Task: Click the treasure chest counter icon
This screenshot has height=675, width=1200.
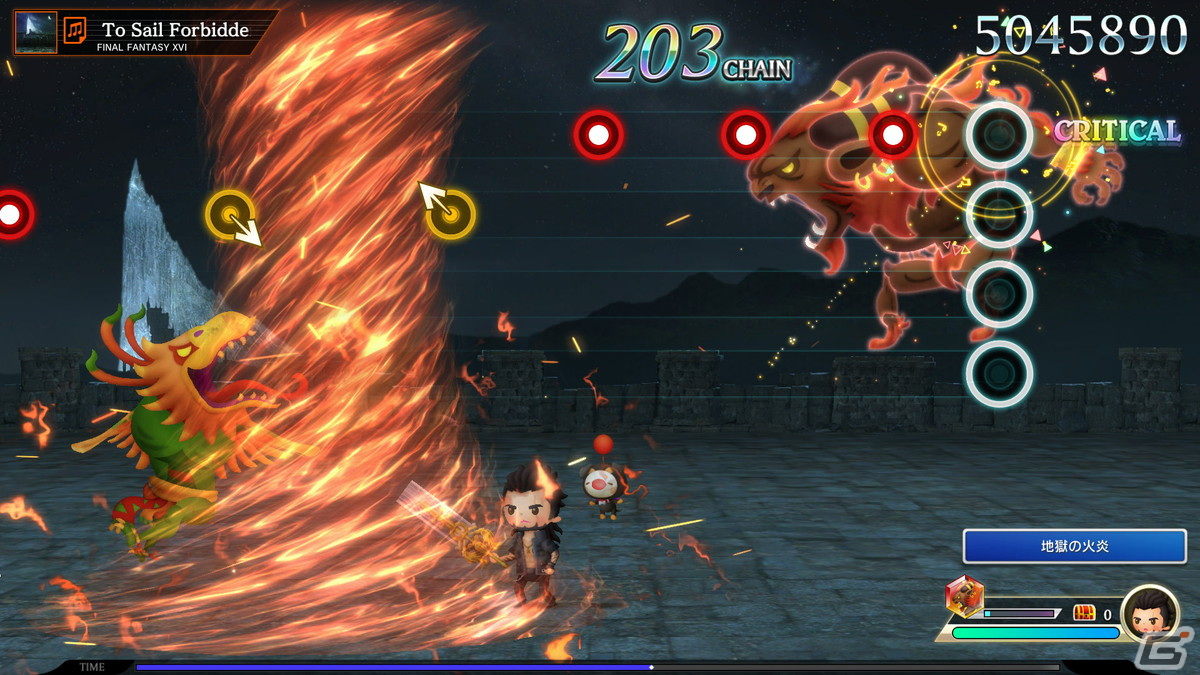Action: pos(1084,613)
